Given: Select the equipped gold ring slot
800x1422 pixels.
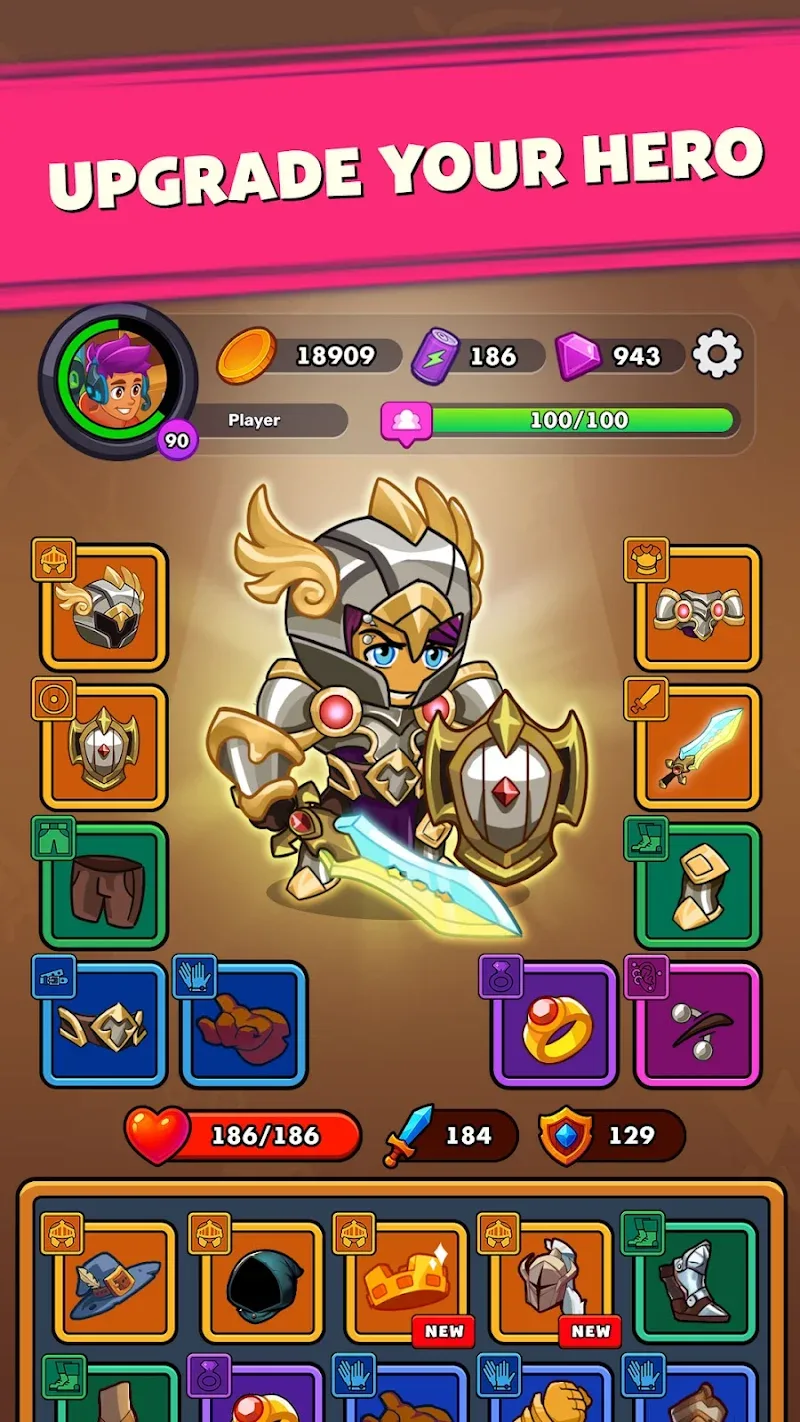Looking at the screenshot, I should [x=555, y=1023].
